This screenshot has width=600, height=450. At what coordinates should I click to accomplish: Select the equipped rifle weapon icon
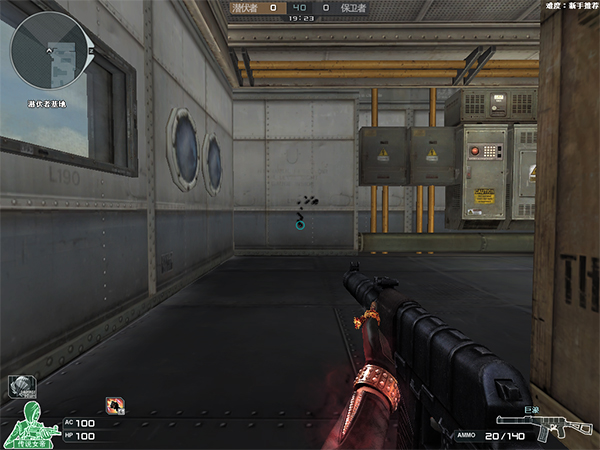560,429
